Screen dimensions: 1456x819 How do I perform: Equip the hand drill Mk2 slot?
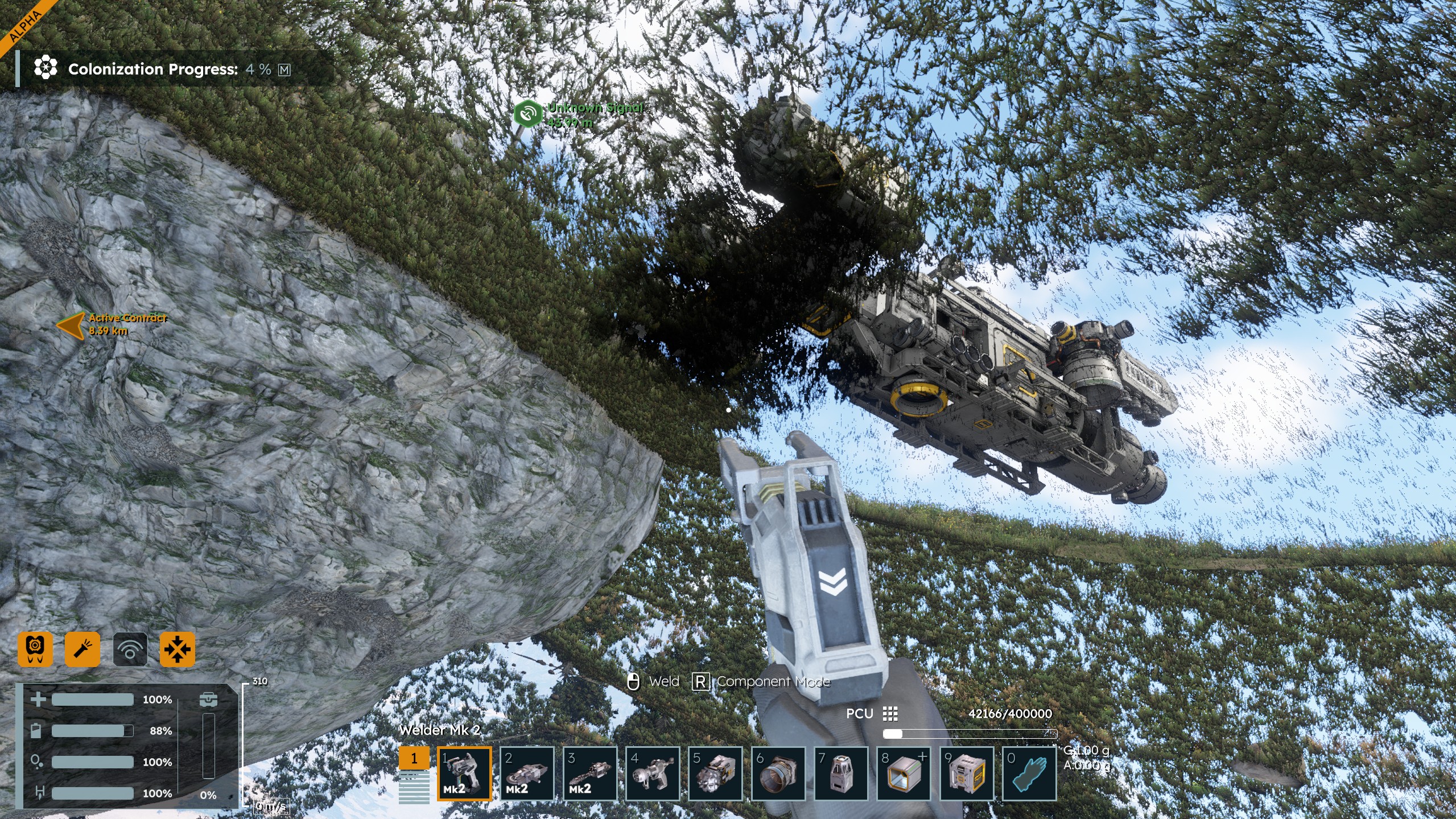(589, 773)
